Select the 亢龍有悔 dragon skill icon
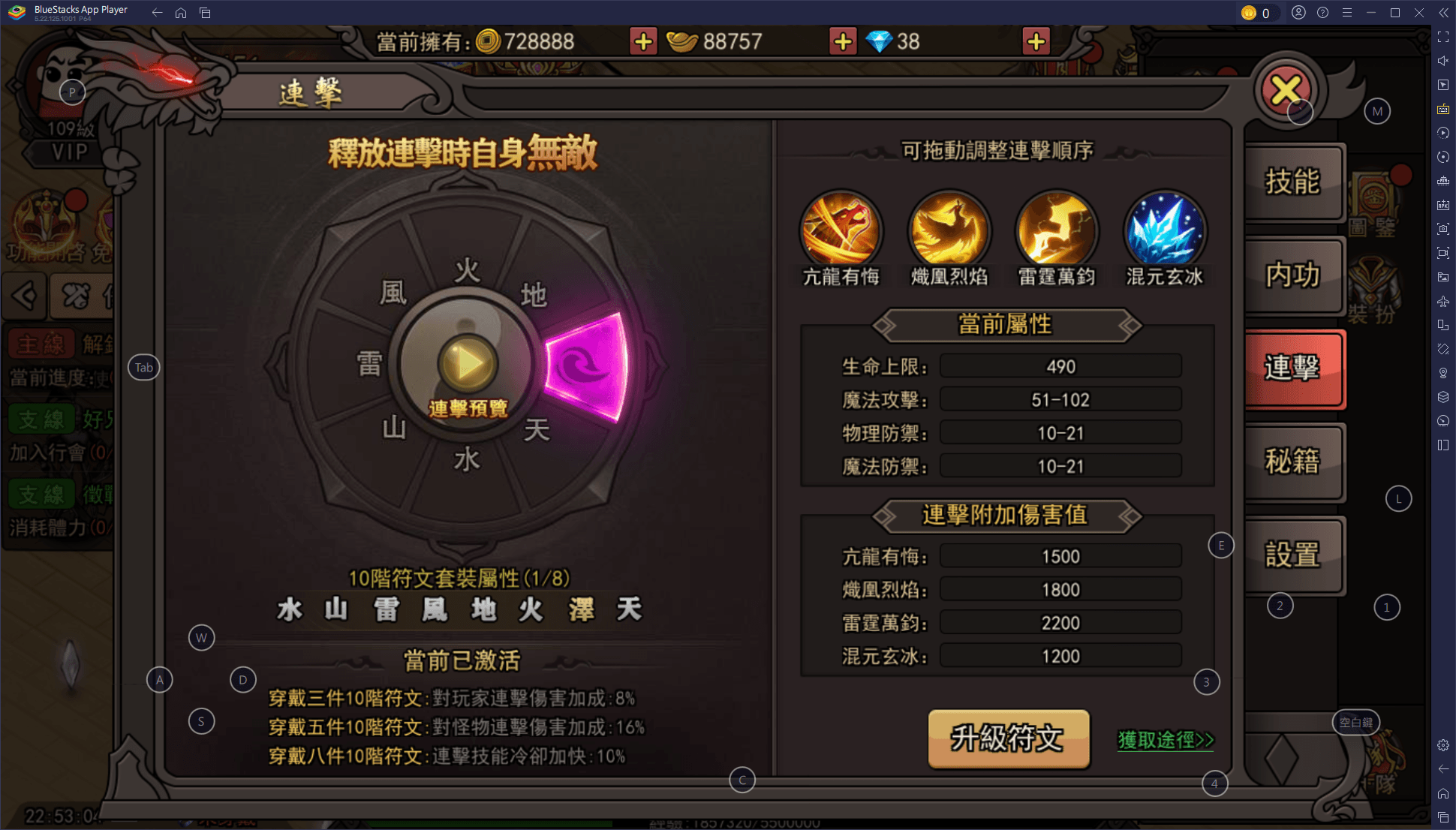This screenshot has height=830, width=1456. pos(841,230)
